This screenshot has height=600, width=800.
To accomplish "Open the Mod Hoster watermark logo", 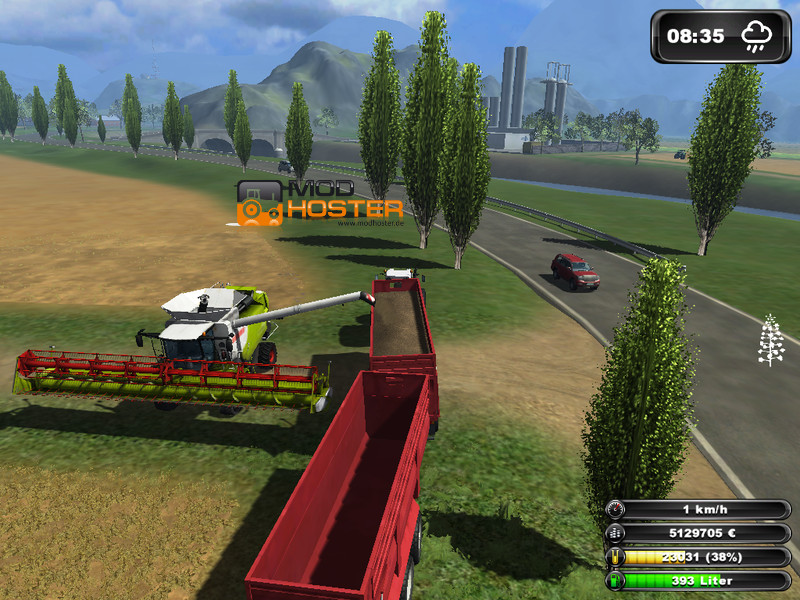I will [320, 203].
